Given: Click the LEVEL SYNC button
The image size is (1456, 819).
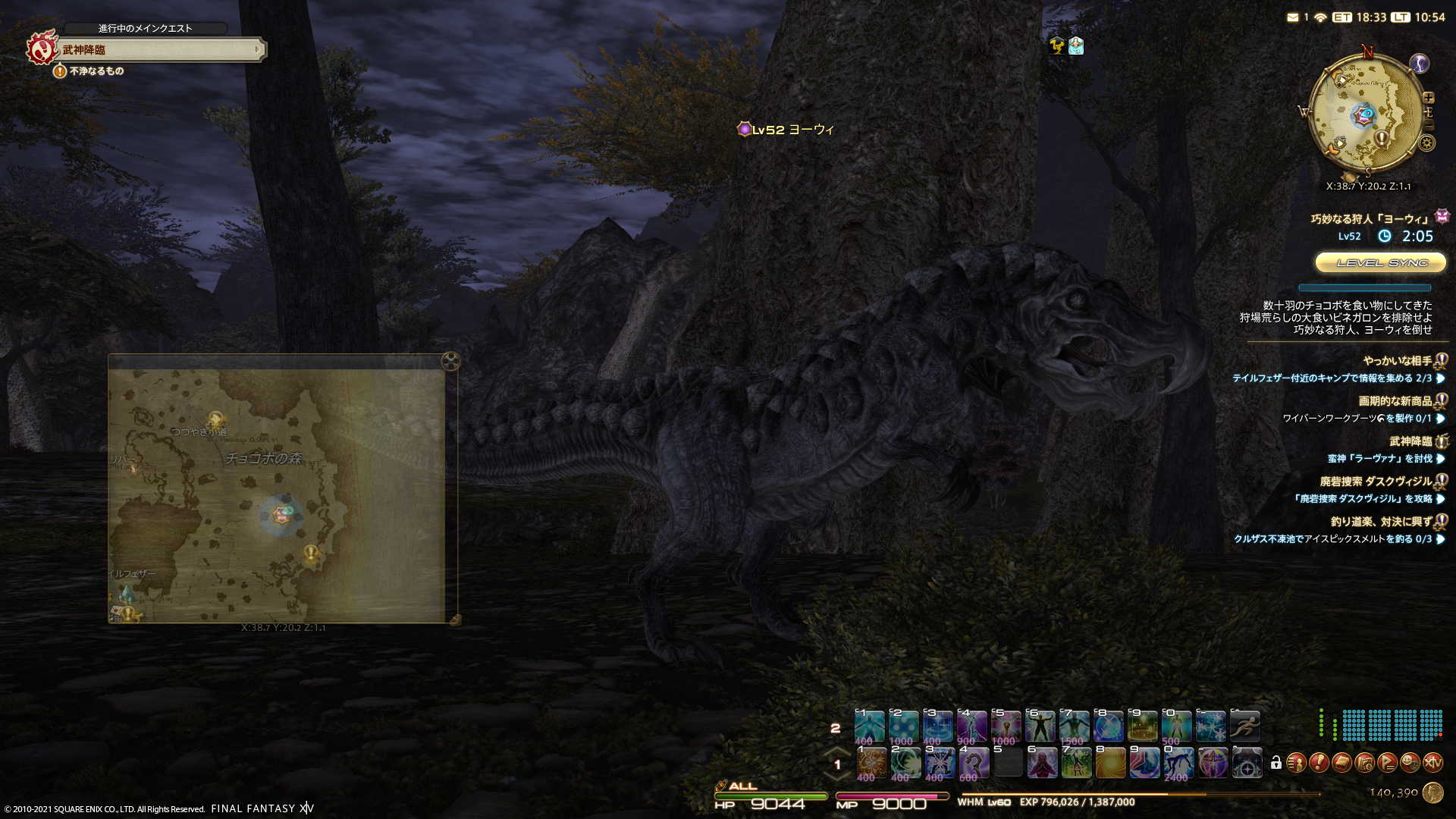Looking at the screenshot, I should click(x=1381, y=262).
